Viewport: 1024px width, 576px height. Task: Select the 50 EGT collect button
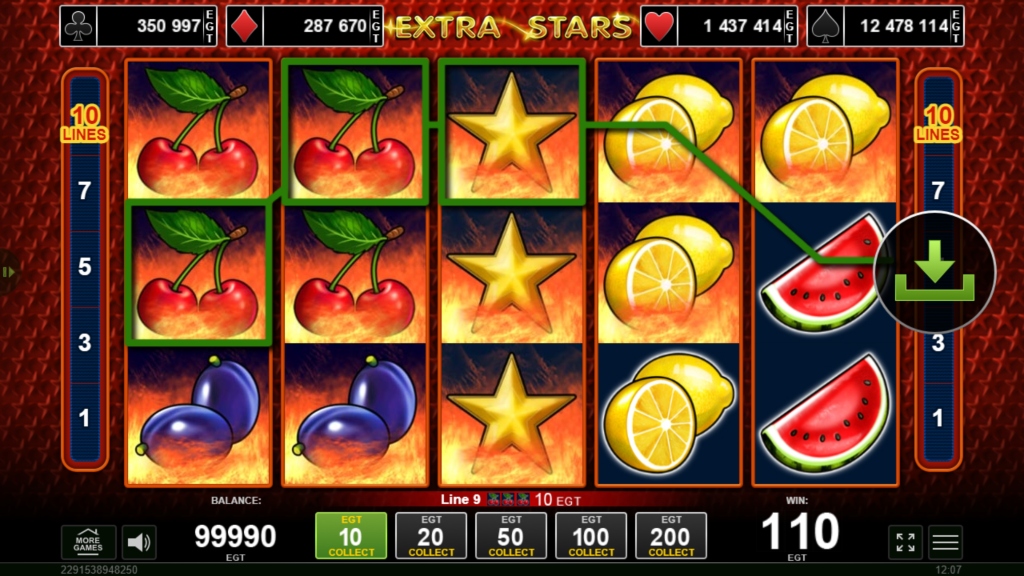click(x=511, y=536)
